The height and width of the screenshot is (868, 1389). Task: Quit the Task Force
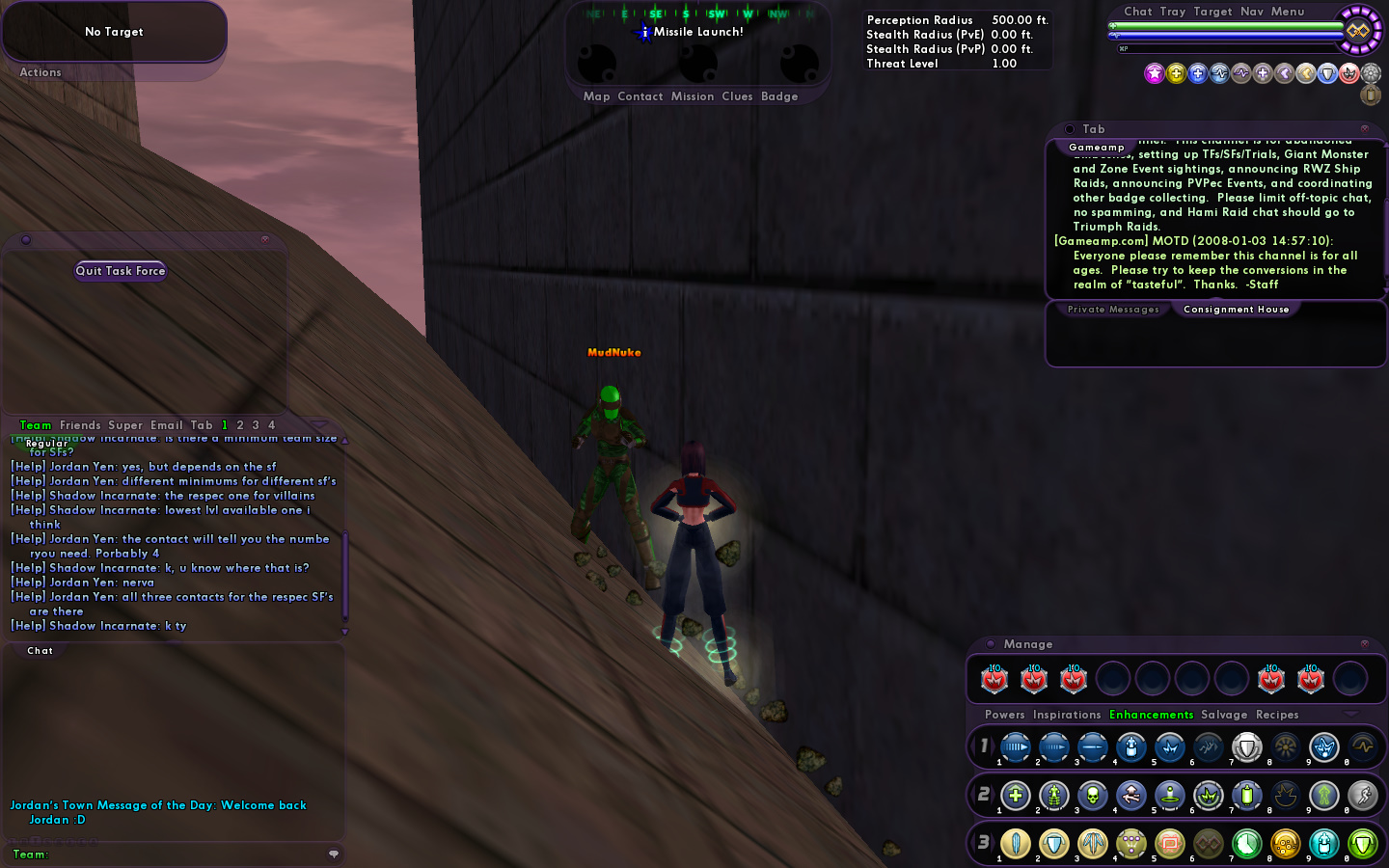tap(121, 271)
